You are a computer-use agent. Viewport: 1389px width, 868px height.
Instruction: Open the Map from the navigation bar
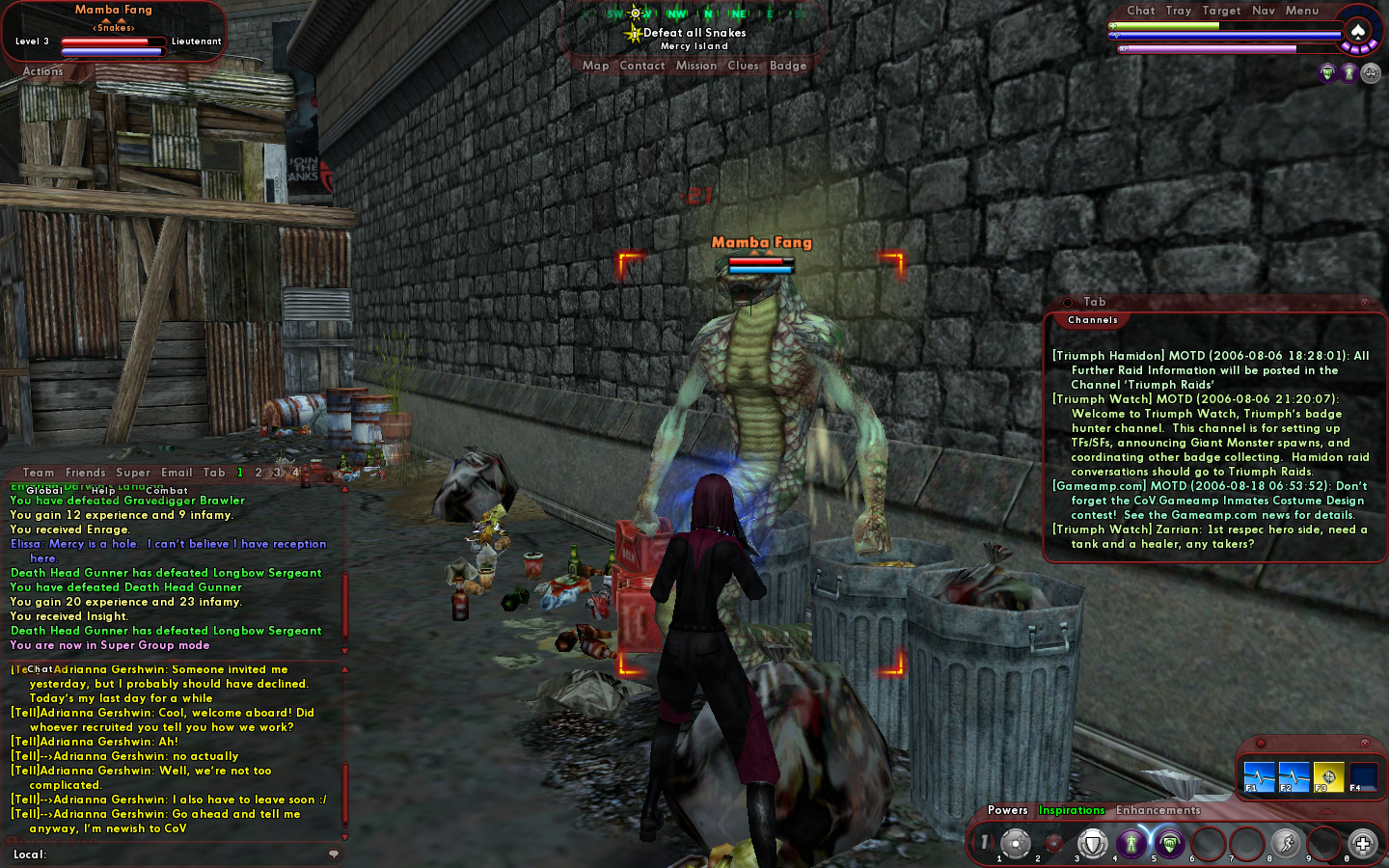[595, 66]
